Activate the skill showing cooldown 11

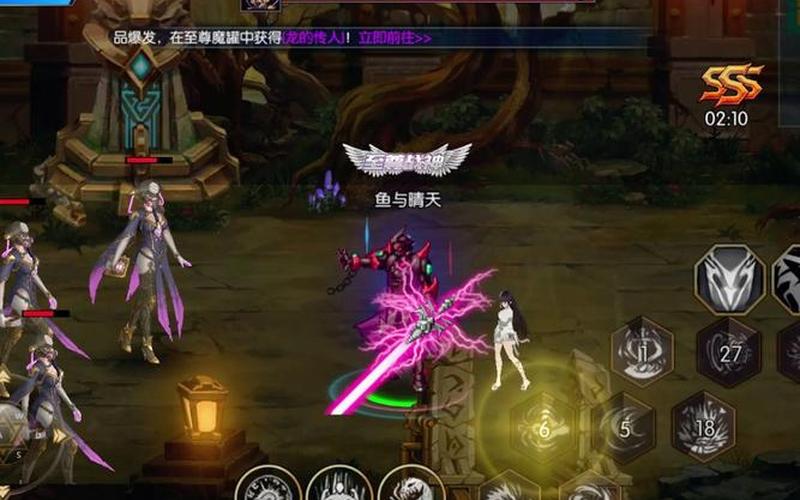(643, 350)
